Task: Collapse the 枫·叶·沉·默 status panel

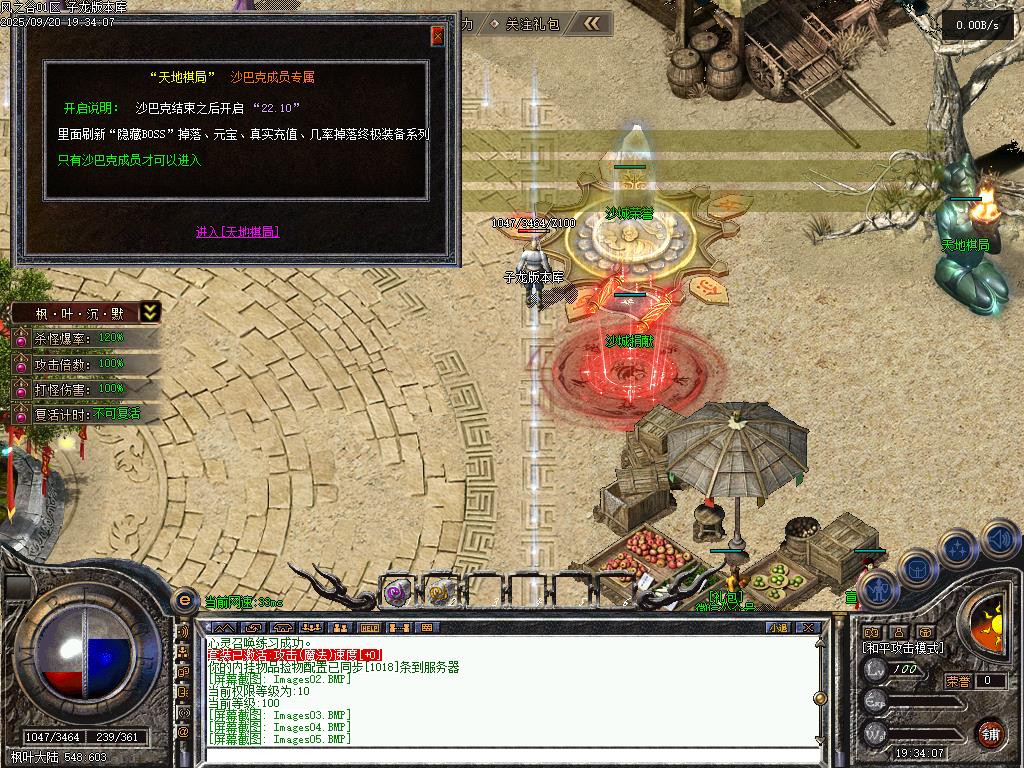Action: (x=149, y=312)
